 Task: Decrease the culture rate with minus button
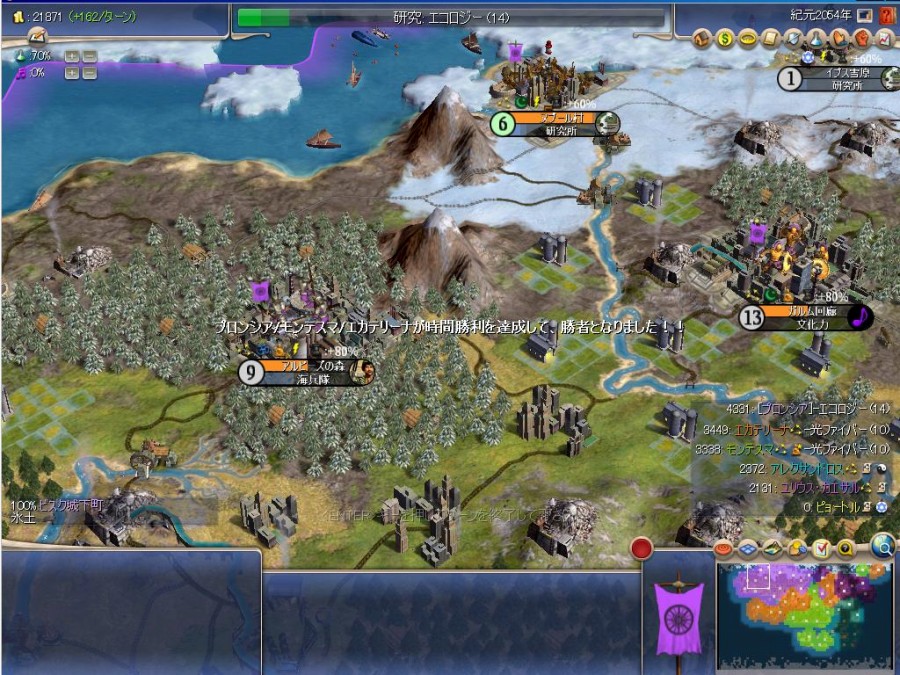pos(89,72)
